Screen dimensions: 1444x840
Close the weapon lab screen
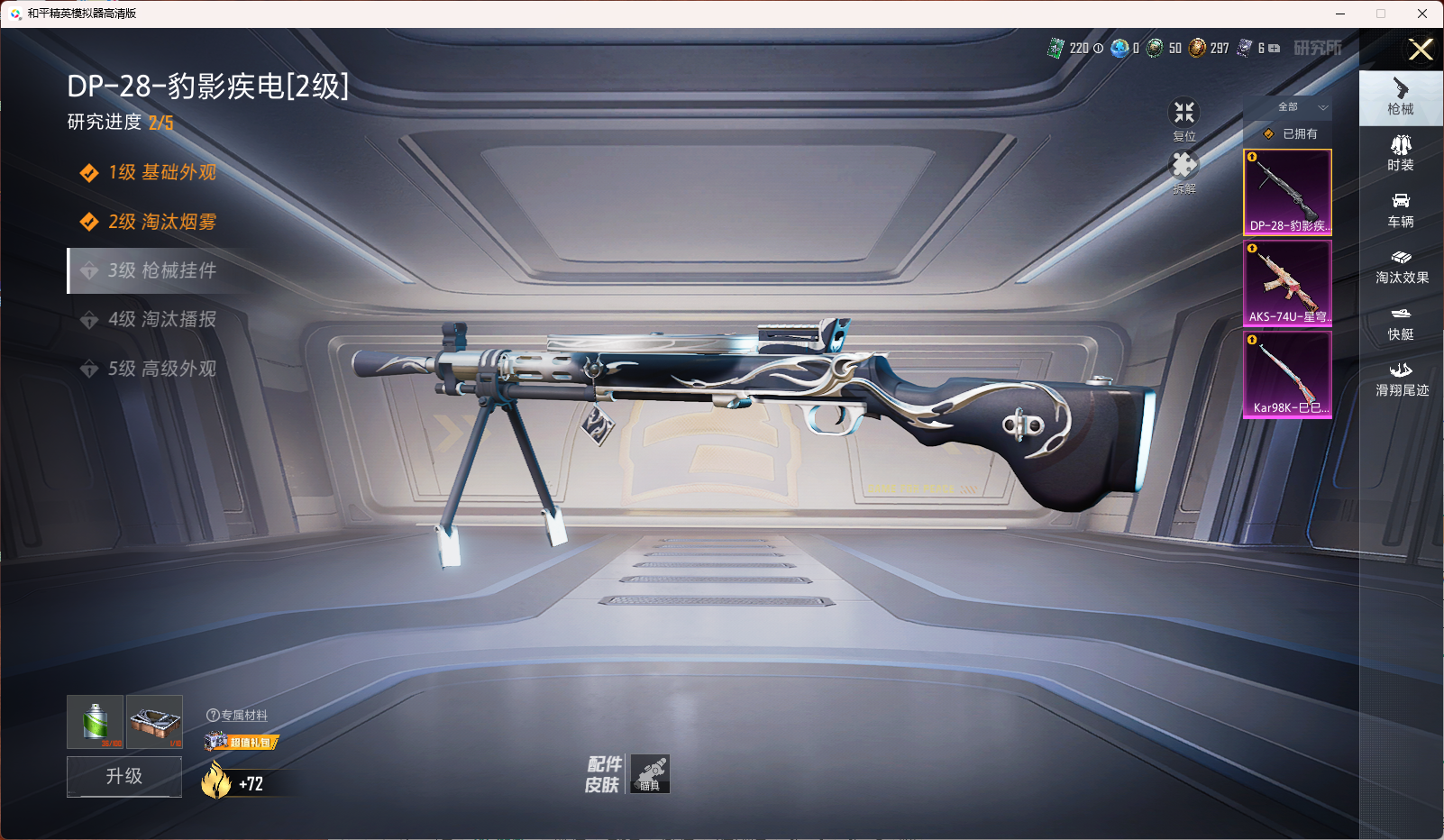tap(1421, 50)
